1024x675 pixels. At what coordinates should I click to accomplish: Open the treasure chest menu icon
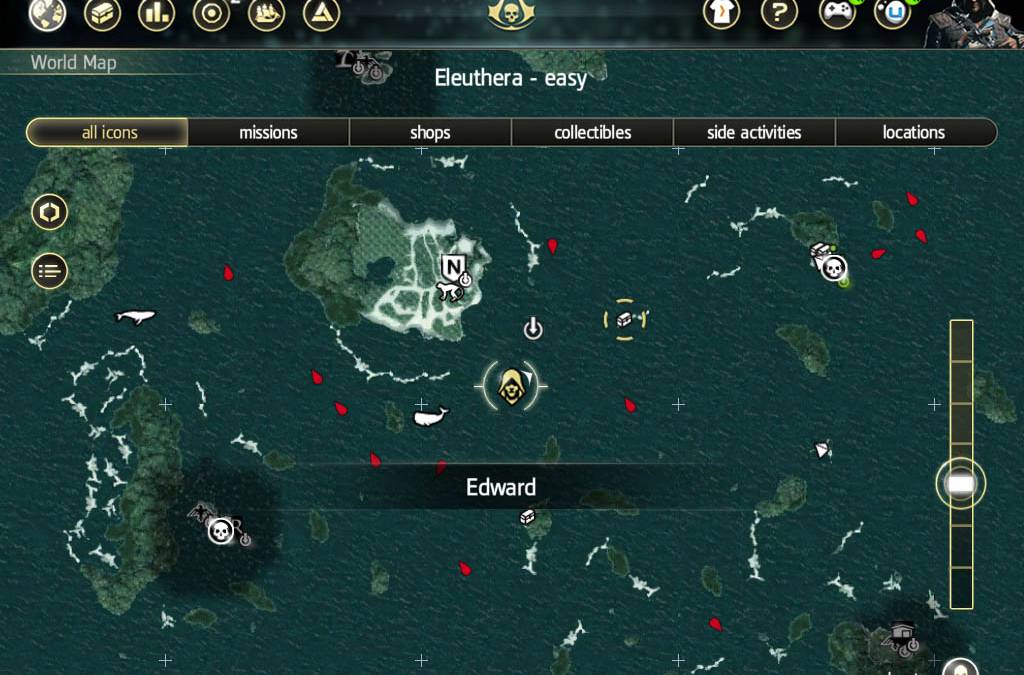point(103,14)
